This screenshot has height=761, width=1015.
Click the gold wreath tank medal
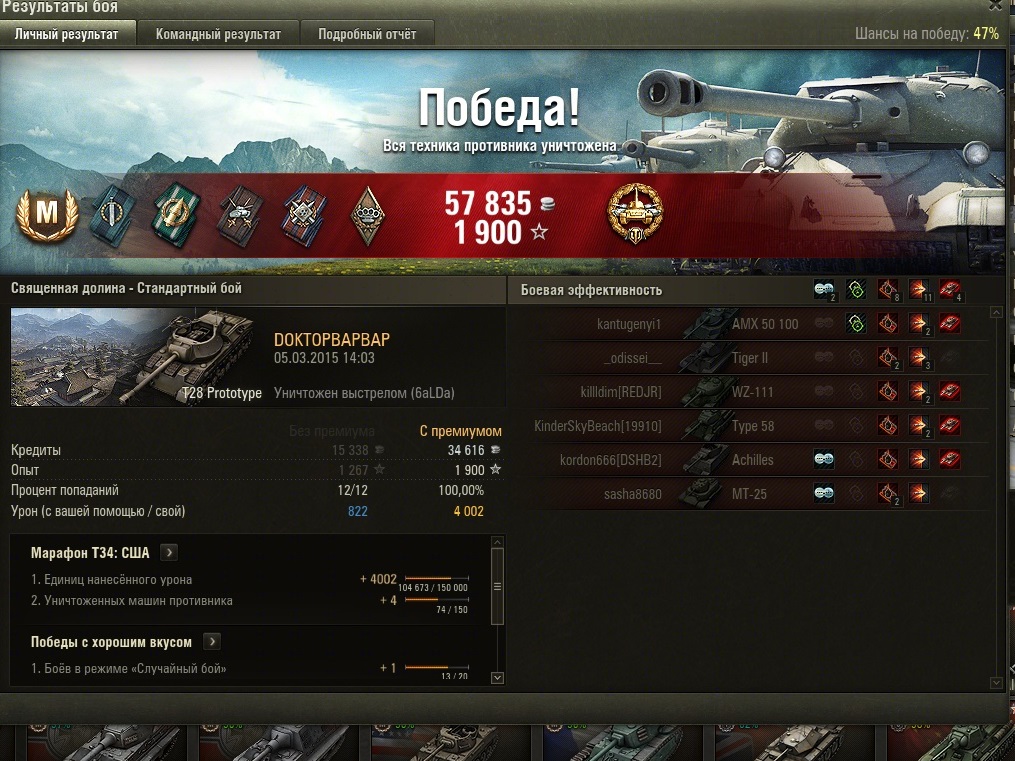pyautogui.click(x=636, y=212)
